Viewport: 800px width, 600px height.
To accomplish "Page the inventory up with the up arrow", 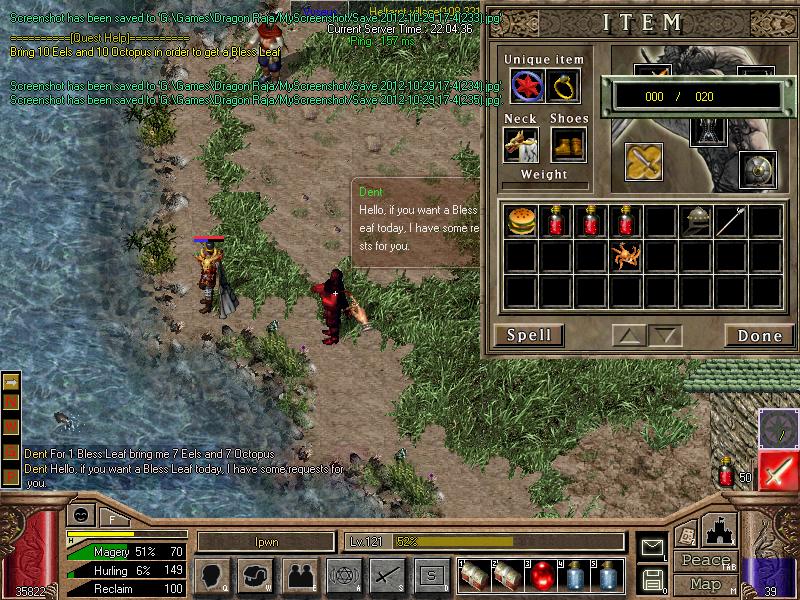I will [629, 336].
